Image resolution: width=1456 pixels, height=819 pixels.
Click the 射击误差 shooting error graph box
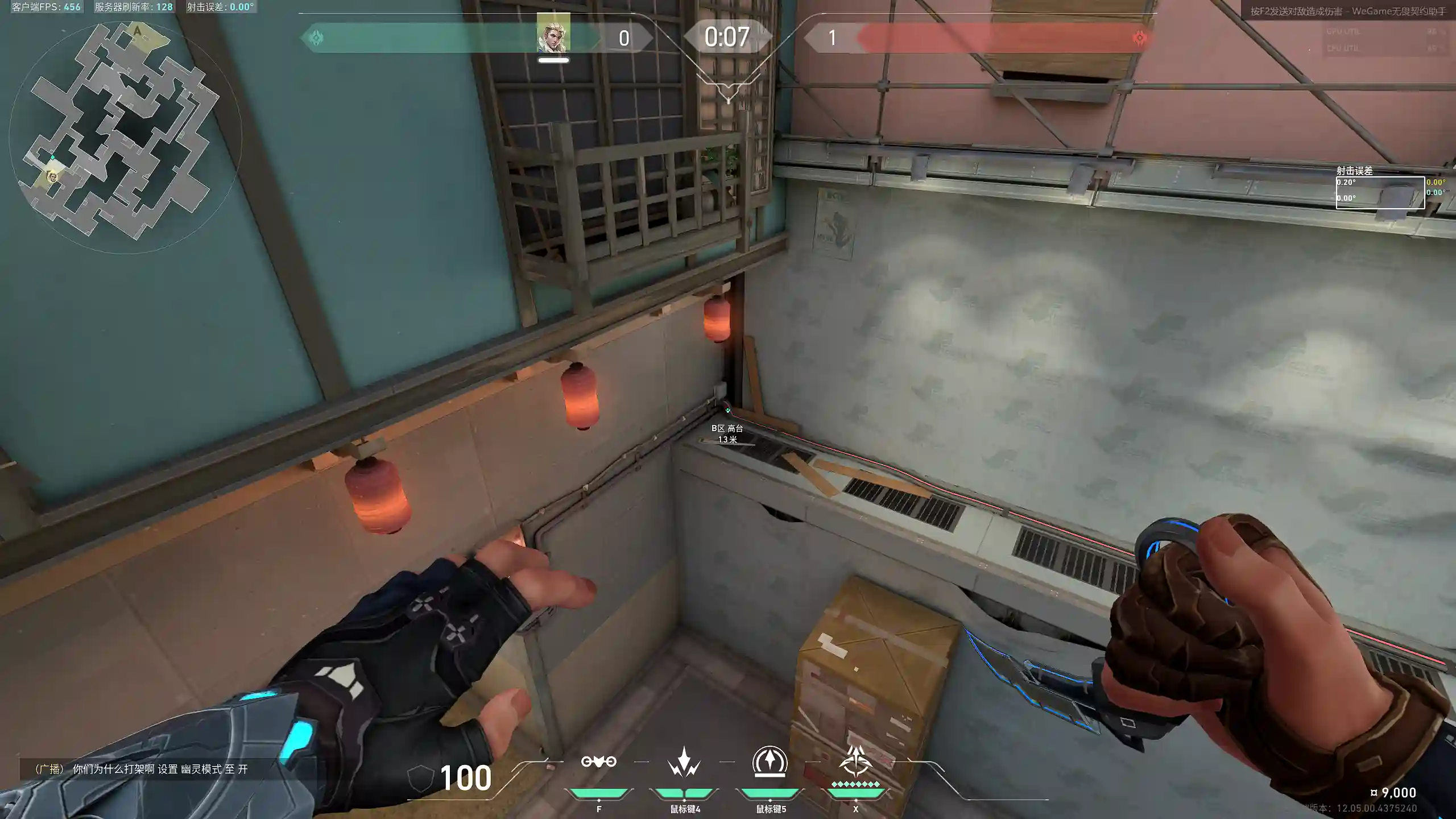(1380, 192)
